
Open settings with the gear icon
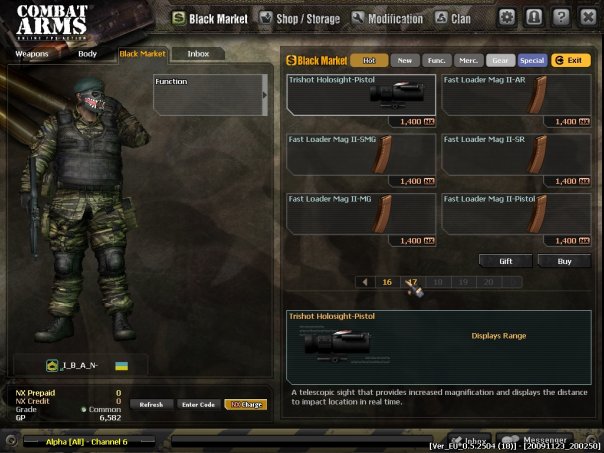[x=507, y=17]
